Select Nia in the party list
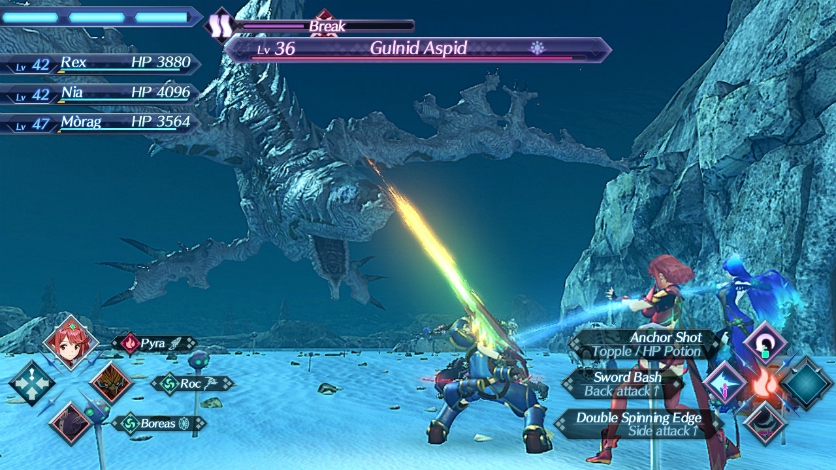This screenshot has height=470, width=836. pyautogui.click(x=100, y=94)
